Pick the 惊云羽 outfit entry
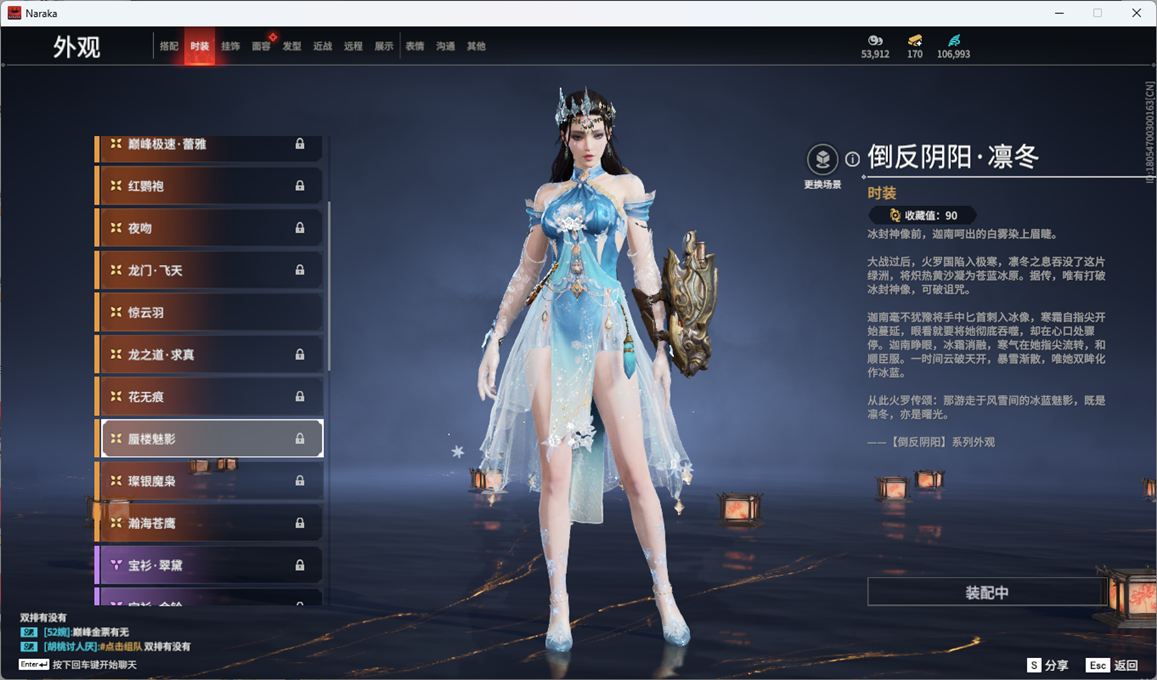Screen dimensions: 1157x680 pyautogui.click(x=210, y=312)
